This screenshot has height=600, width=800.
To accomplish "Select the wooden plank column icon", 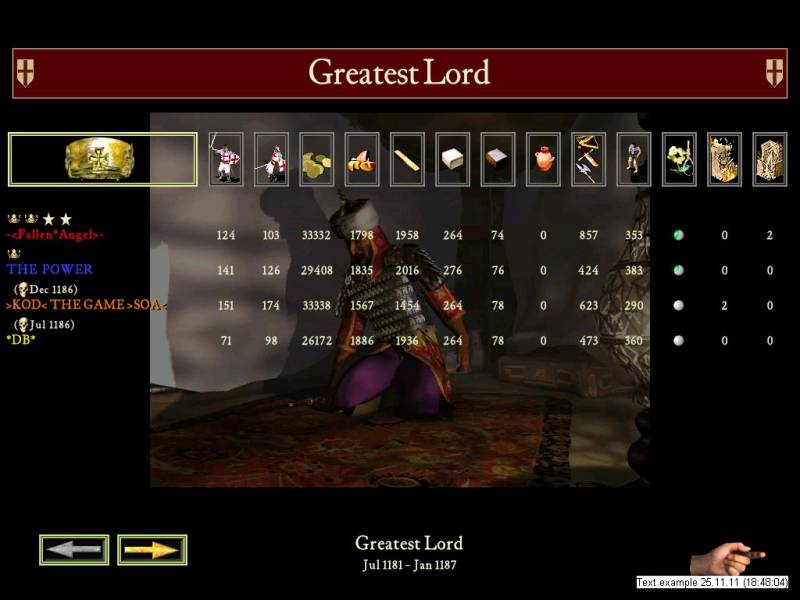I will (407, 160).
